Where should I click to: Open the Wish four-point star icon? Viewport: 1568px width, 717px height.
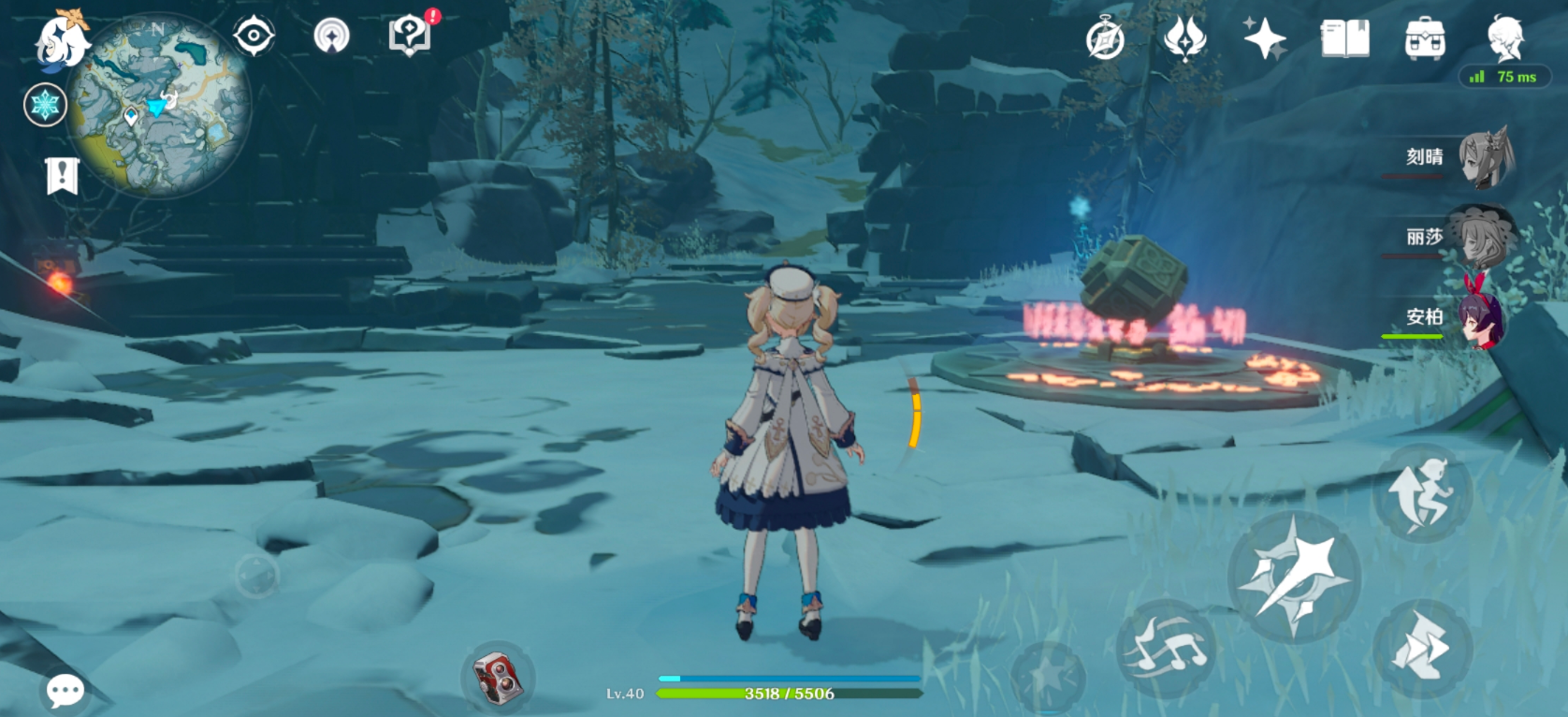click(x=1264, y=39)
